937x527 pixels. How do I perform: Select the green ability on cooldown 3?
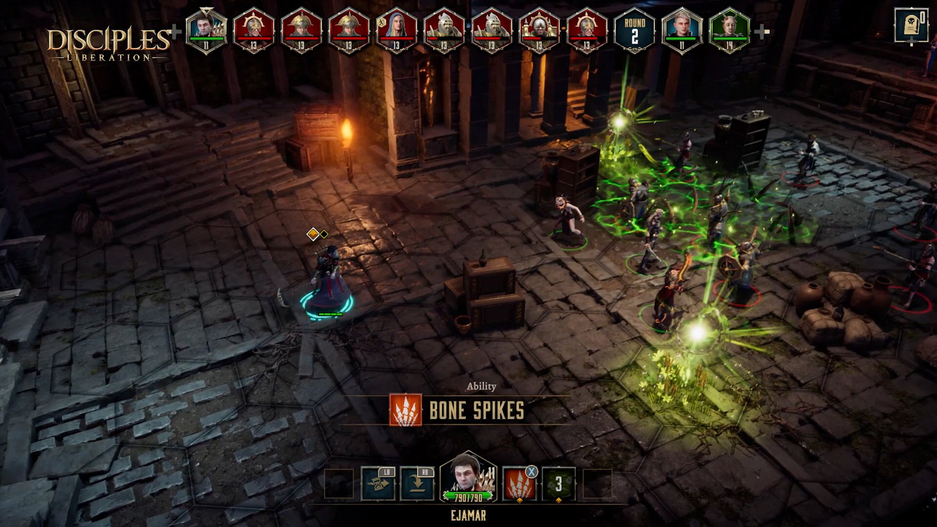coord(559,484)
